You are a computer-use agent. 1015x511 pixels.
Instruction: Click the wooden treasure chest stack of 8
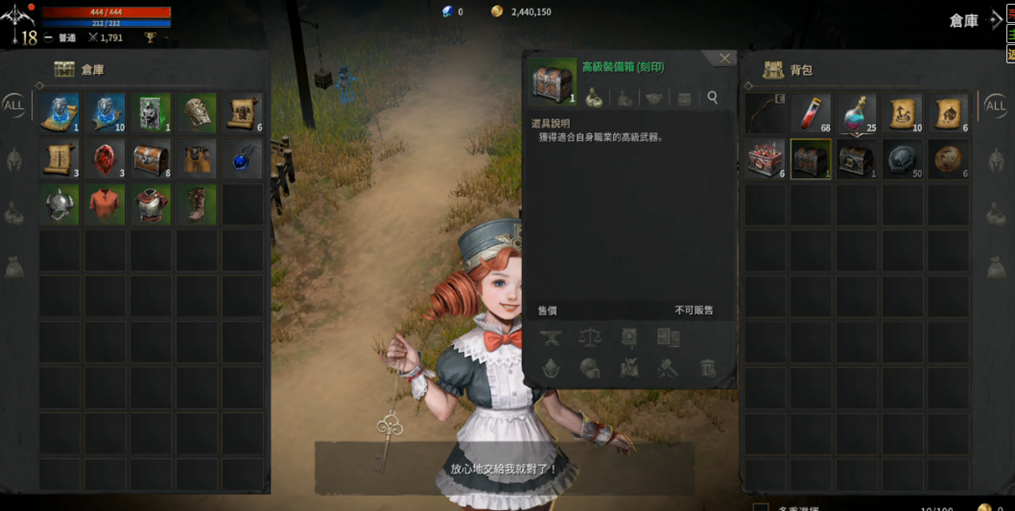pyautogui.click(x=151, y=158)
